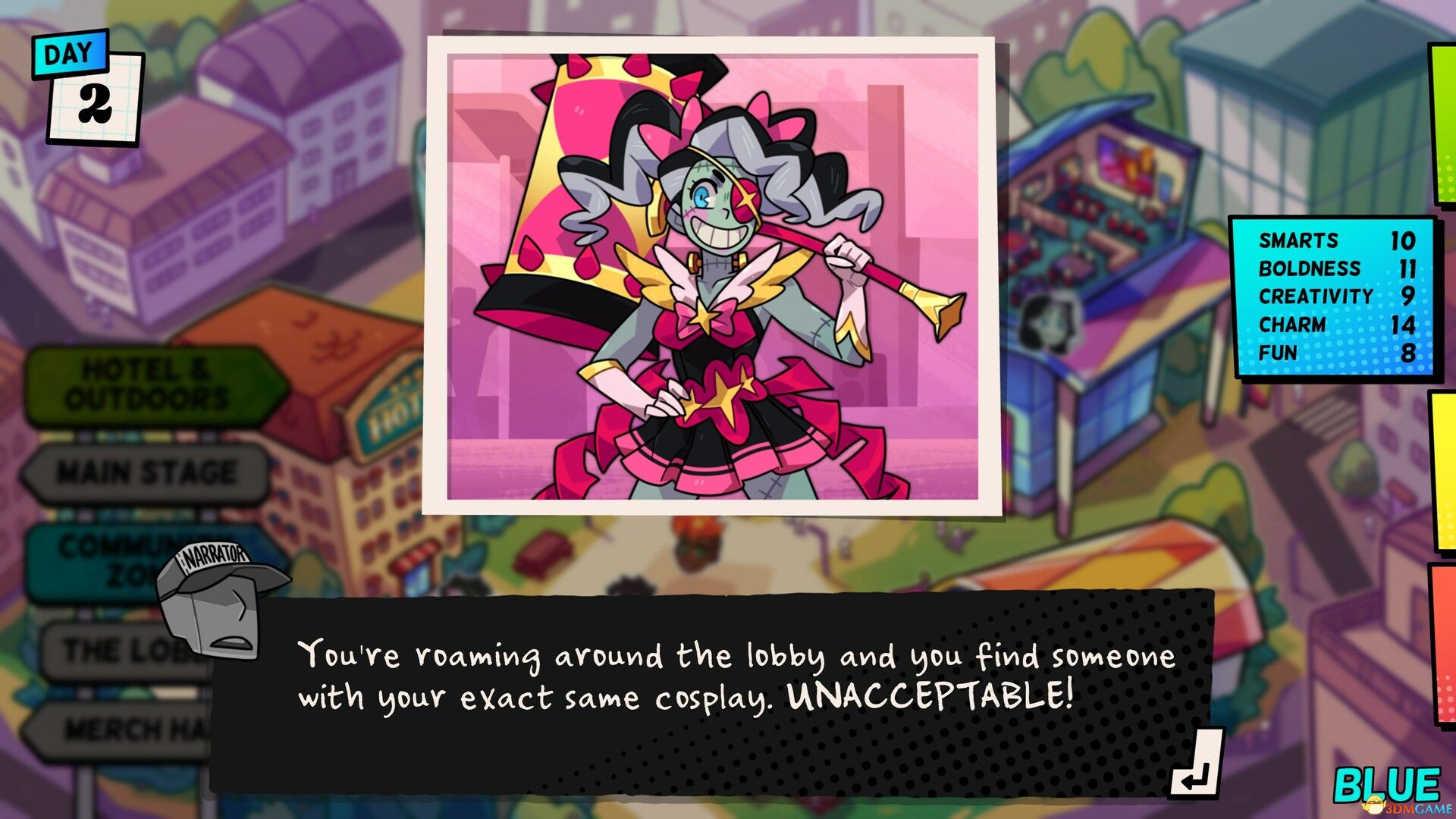The height and width of the screenshot is (819, 1456).
Task: Click the Day 2 calendar icon
Action: click(x=83, y=83)
